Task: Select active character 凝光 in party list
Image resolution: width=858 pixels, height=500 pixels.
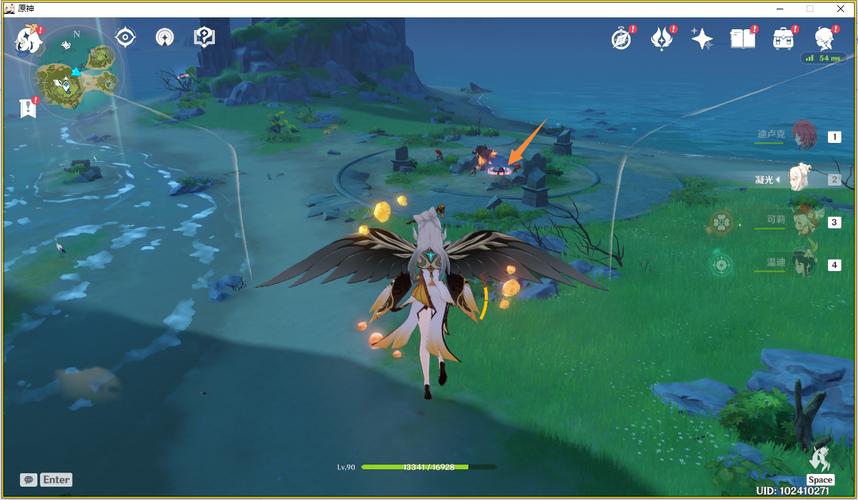Action: [x=800, y=178]
